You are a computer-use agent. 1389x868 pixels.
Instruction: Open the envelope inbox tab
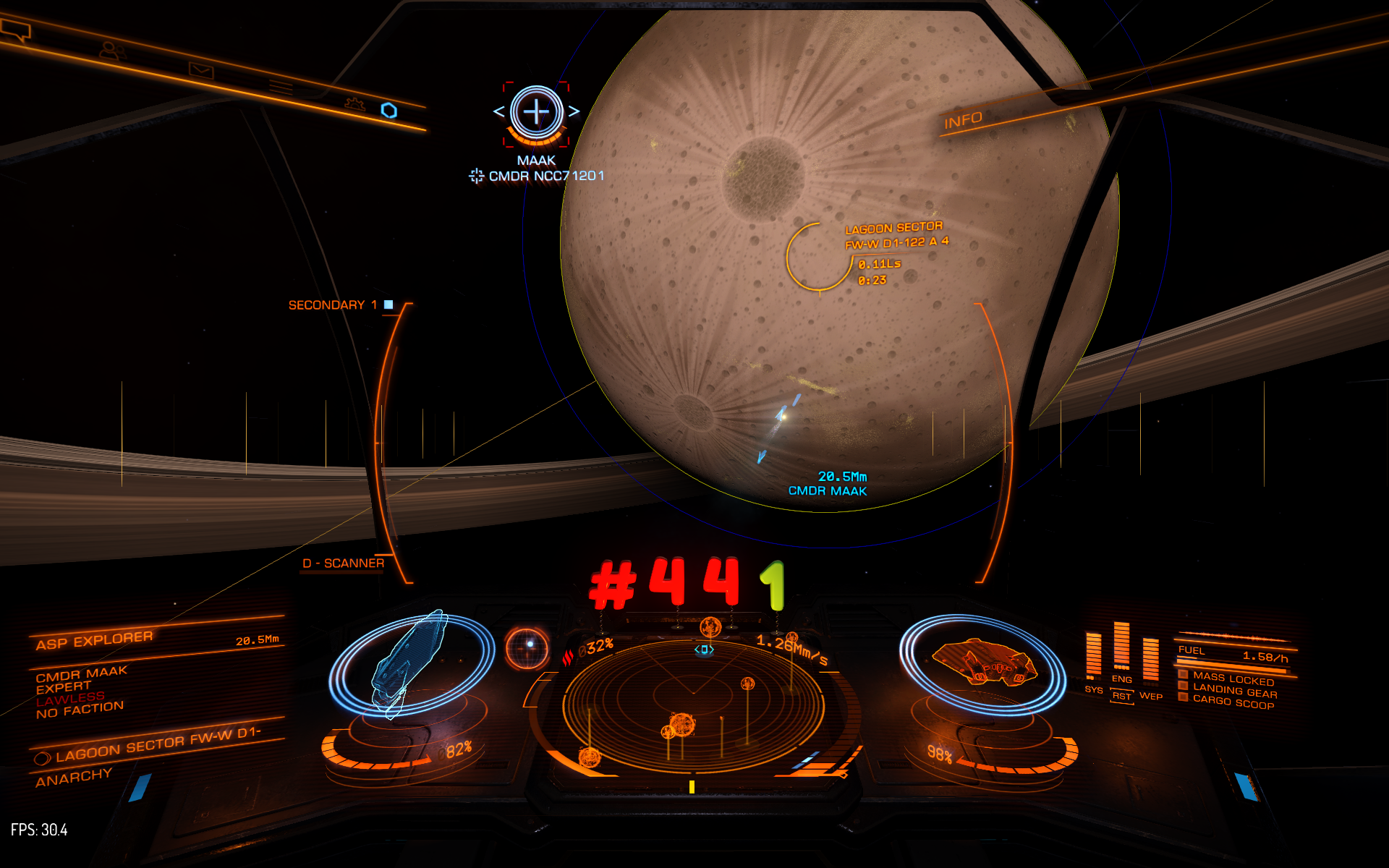tap(201, 70)
